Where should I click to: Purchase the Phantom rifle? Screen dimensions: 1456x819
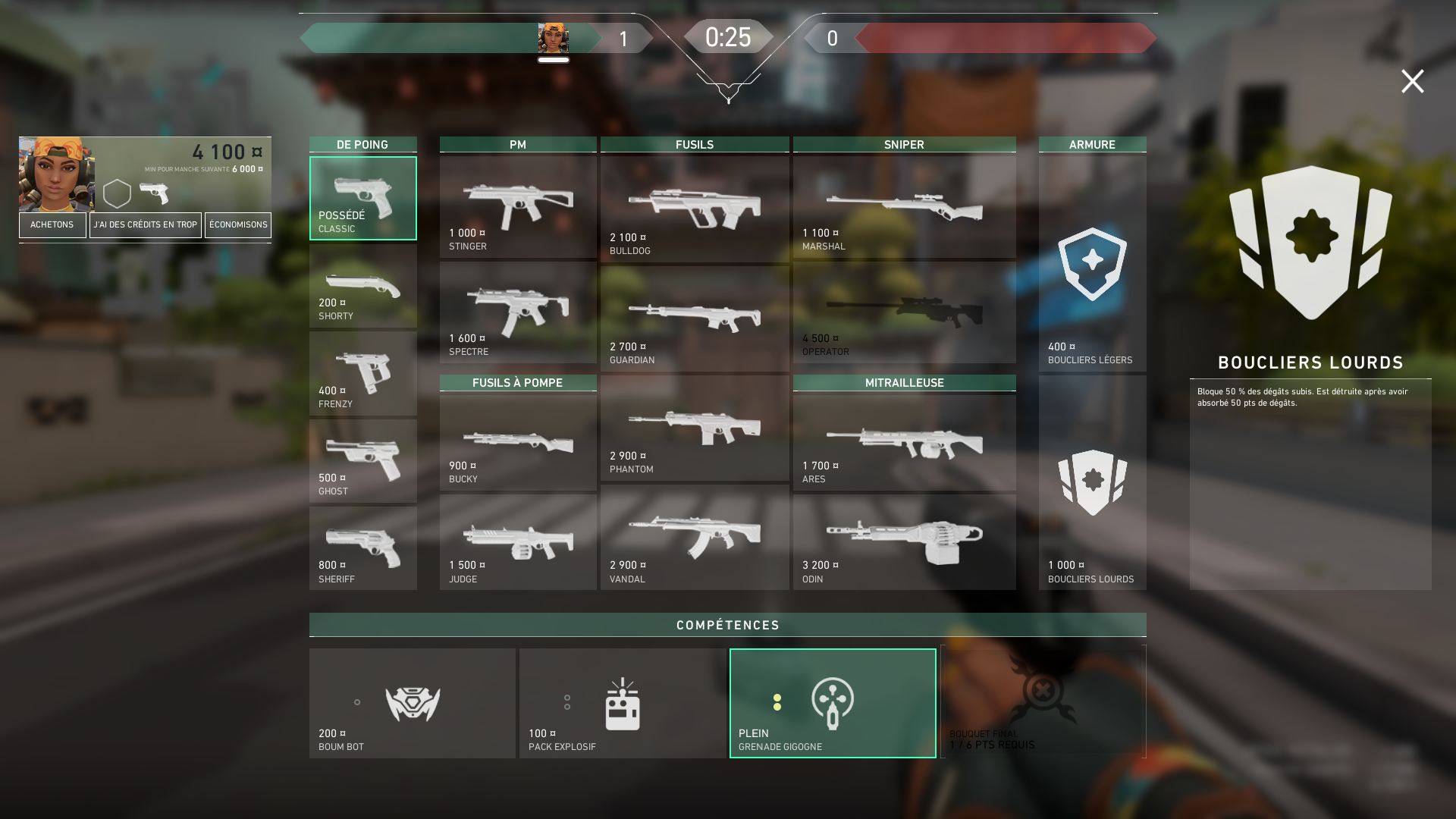695,428
